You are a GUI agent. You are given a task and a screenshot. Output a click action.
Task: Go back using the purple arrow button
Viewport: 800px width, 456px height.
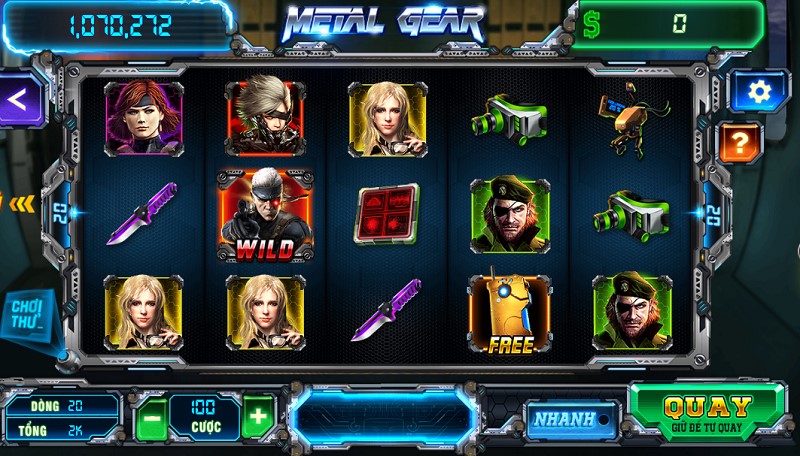pos(19,98)
